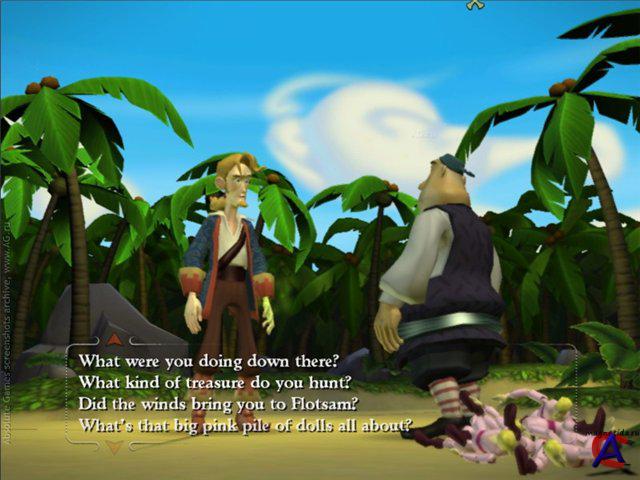The height and width of the screenshot is (480, 640).
Task: Click the dialogue list's up arrow
Action: 114,339
